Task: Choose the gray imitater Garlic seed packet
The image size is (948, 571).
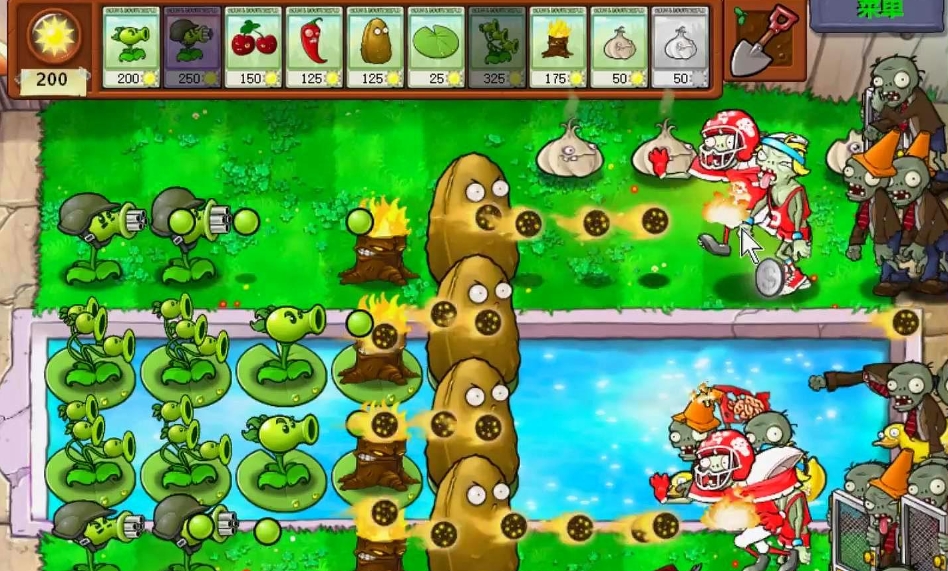Action: pos(680,46)
